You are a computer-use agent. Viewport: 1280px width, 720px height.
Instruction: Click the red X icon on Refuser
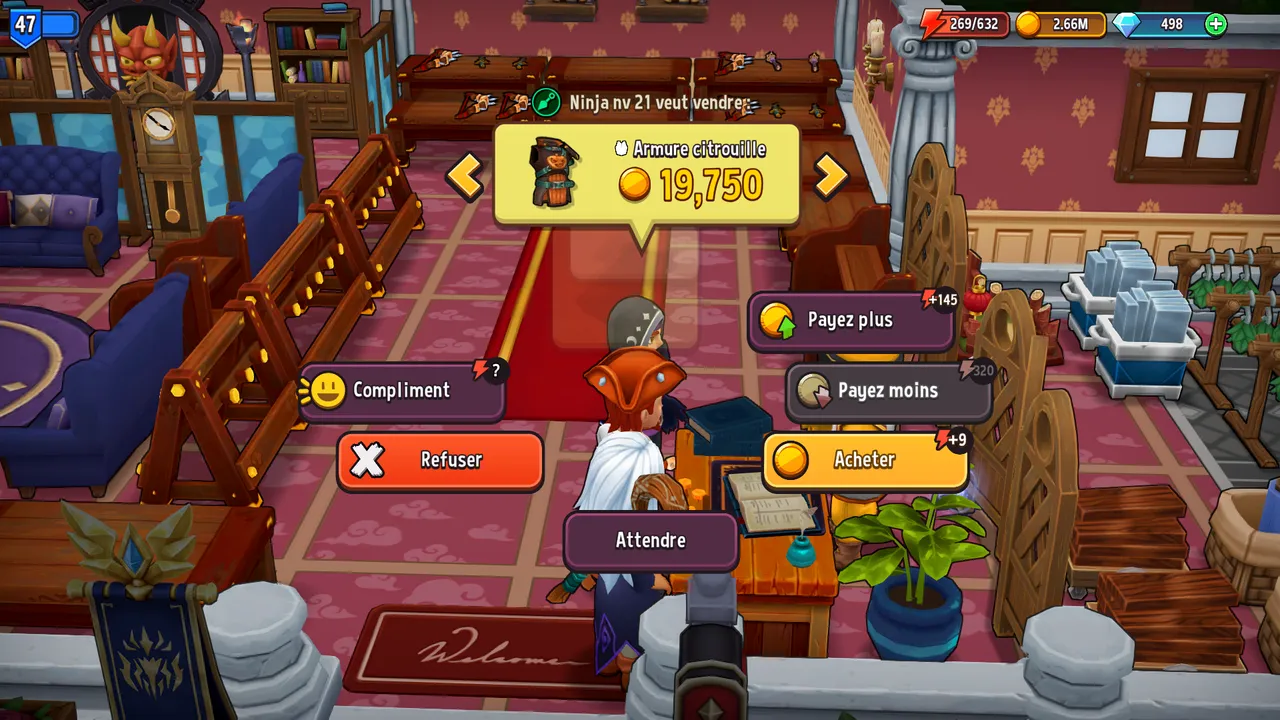368,460
